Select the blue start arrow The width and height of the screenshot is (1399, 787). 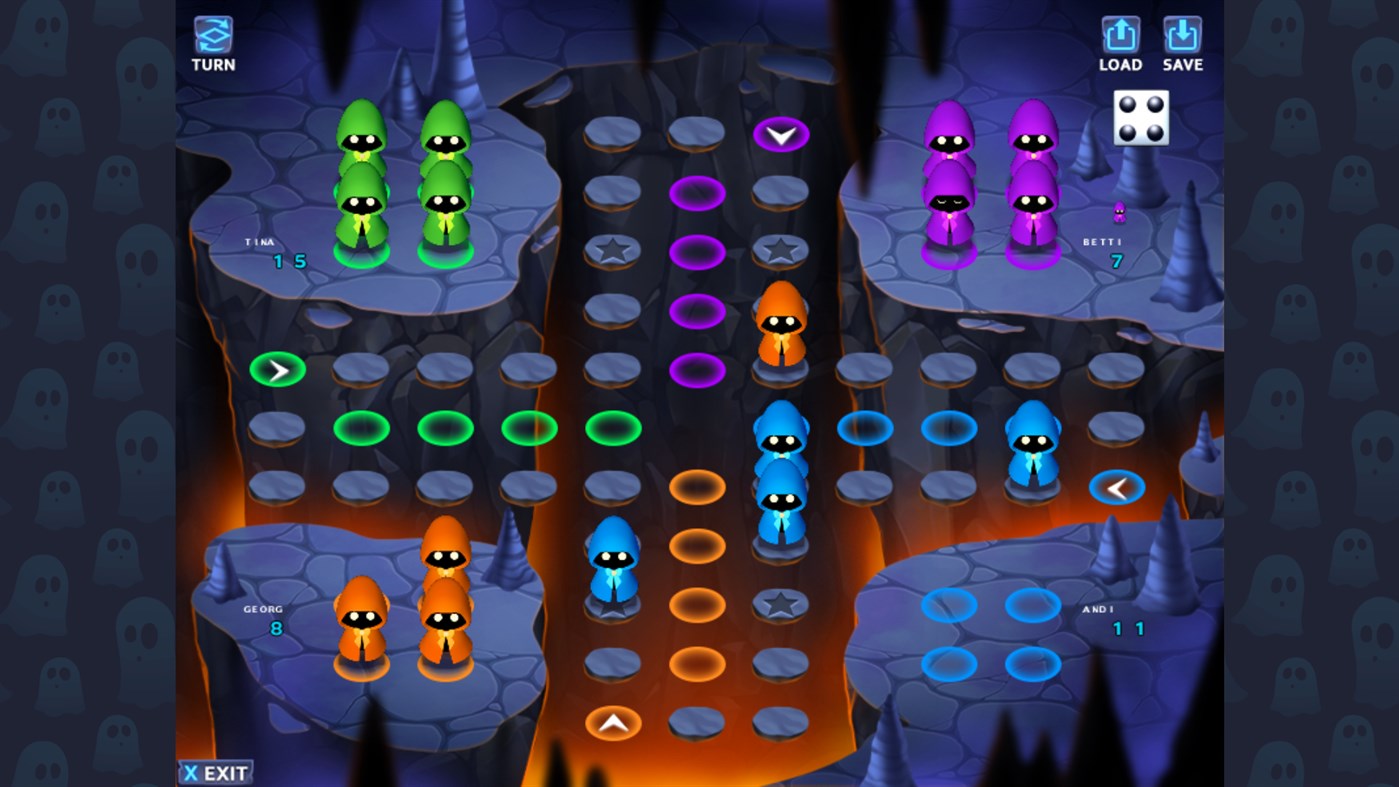coord(1117,487)
